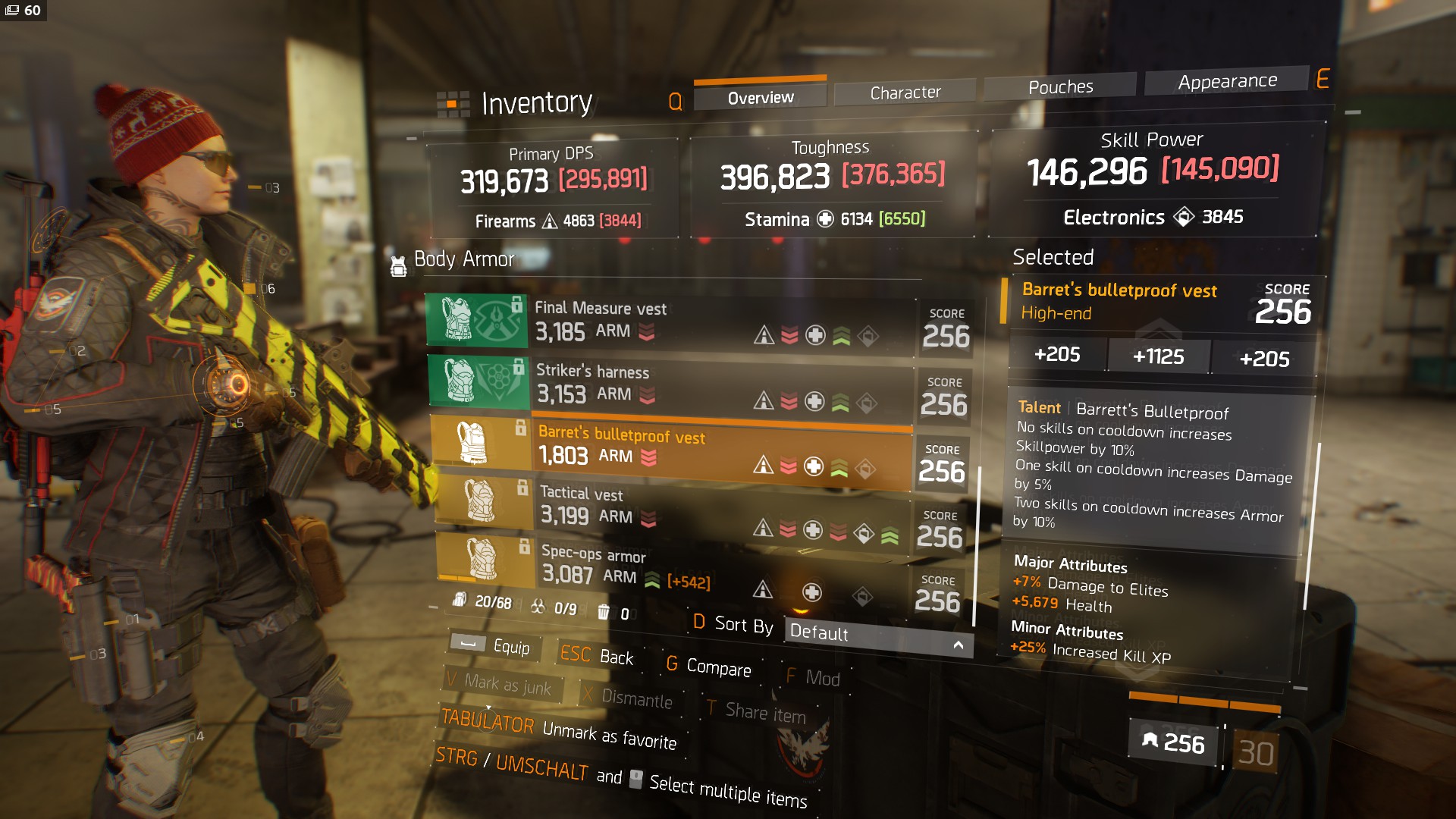Open the Appearance tab
1456x819 pixels.
pyautogui.click(x=1227, y=81)
